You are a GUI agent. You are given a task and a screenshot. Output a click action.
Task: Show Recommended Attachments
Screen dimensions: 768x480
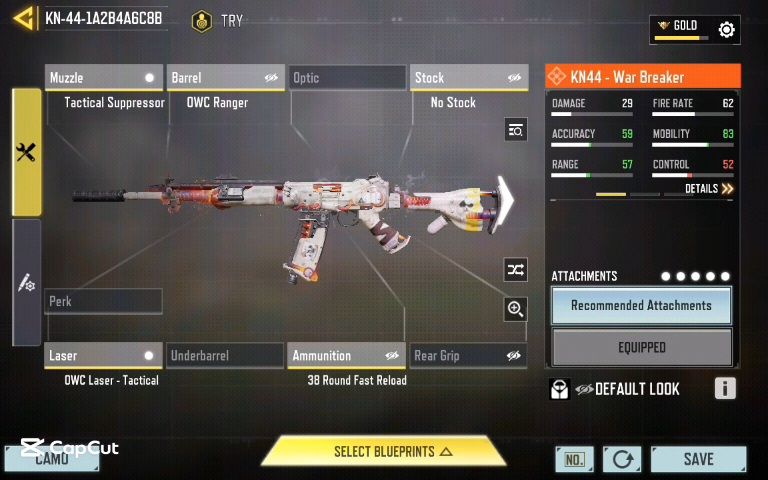pyautogui.click(x=641, y=305)
